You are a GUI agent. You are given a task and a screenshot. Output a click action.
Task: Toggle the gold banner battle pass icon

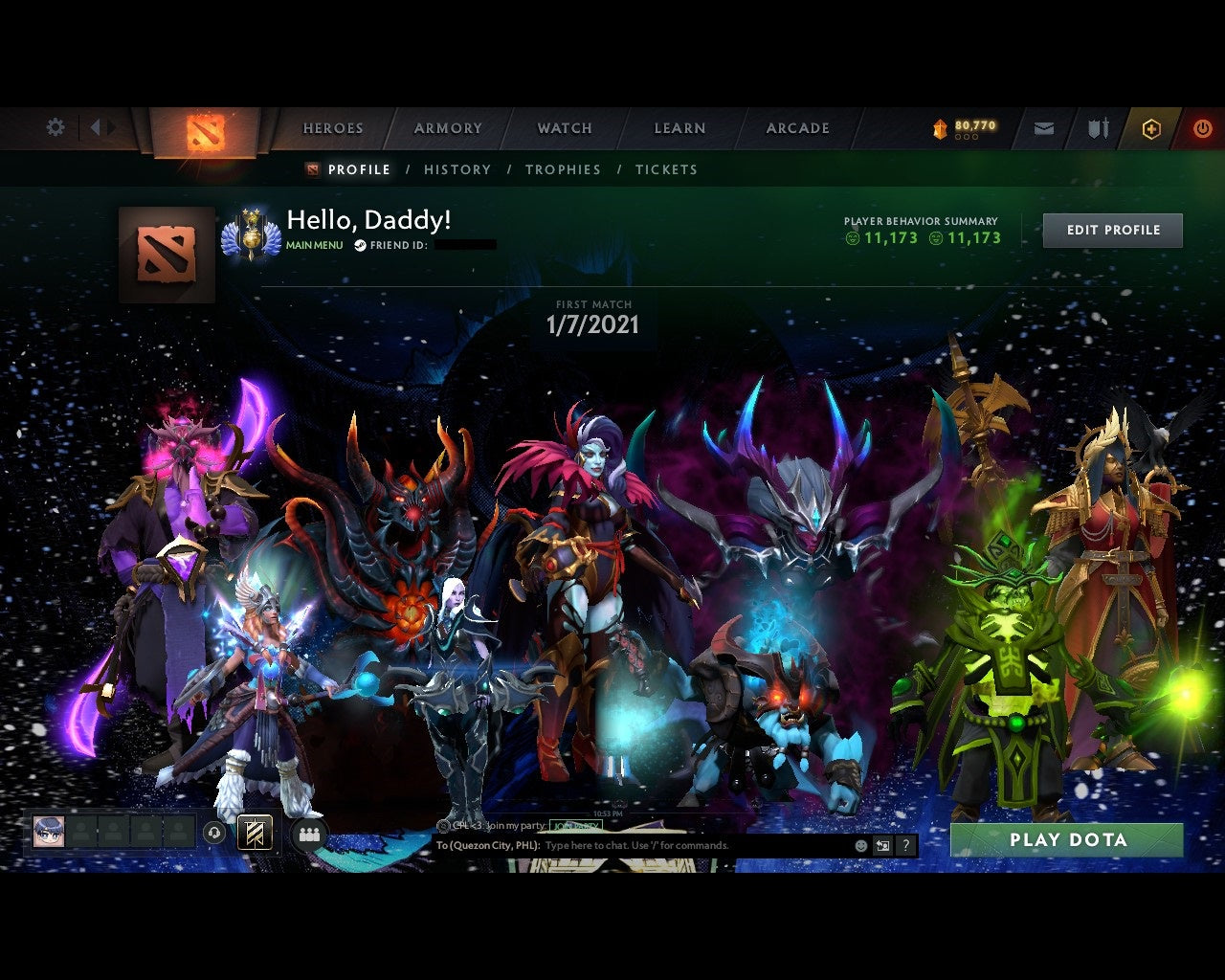(x=255, y=832)
